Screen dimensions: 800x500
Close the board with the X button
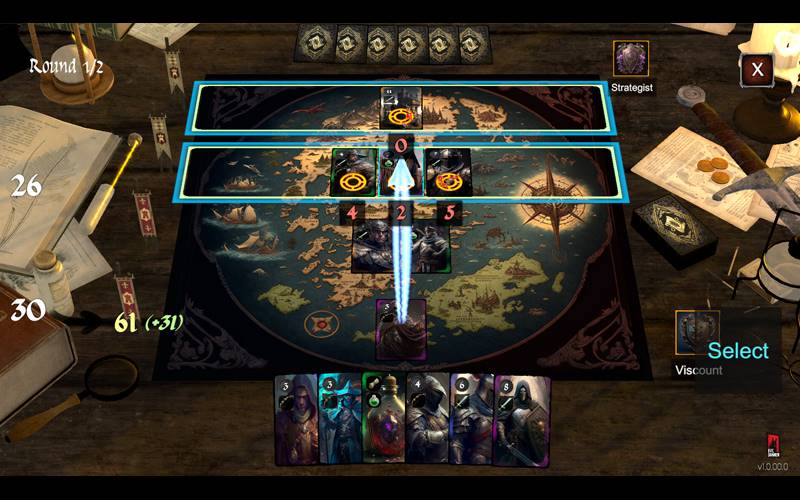tap(757, 69)
